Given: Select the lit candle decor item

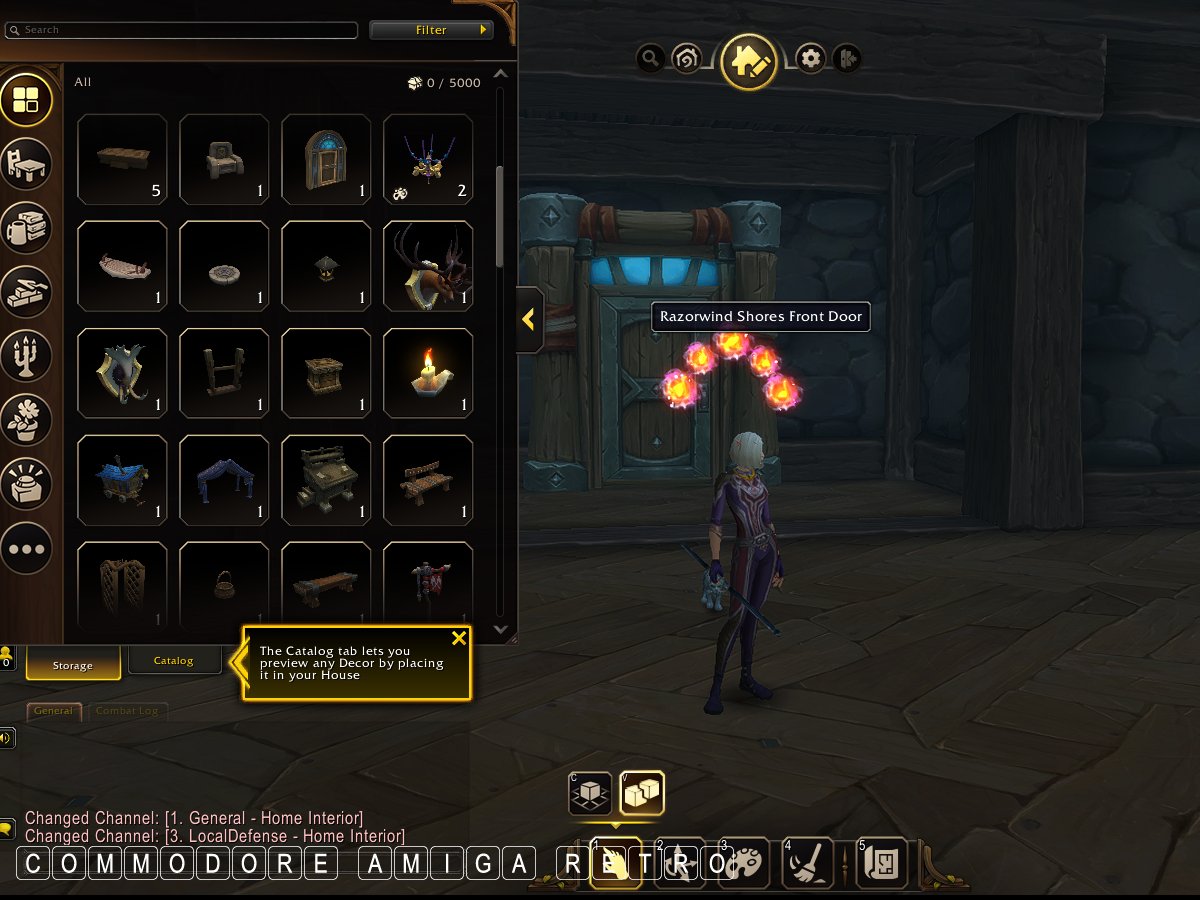Looking at the screenshot, I should pyautogui.click(x=428, y=373).
